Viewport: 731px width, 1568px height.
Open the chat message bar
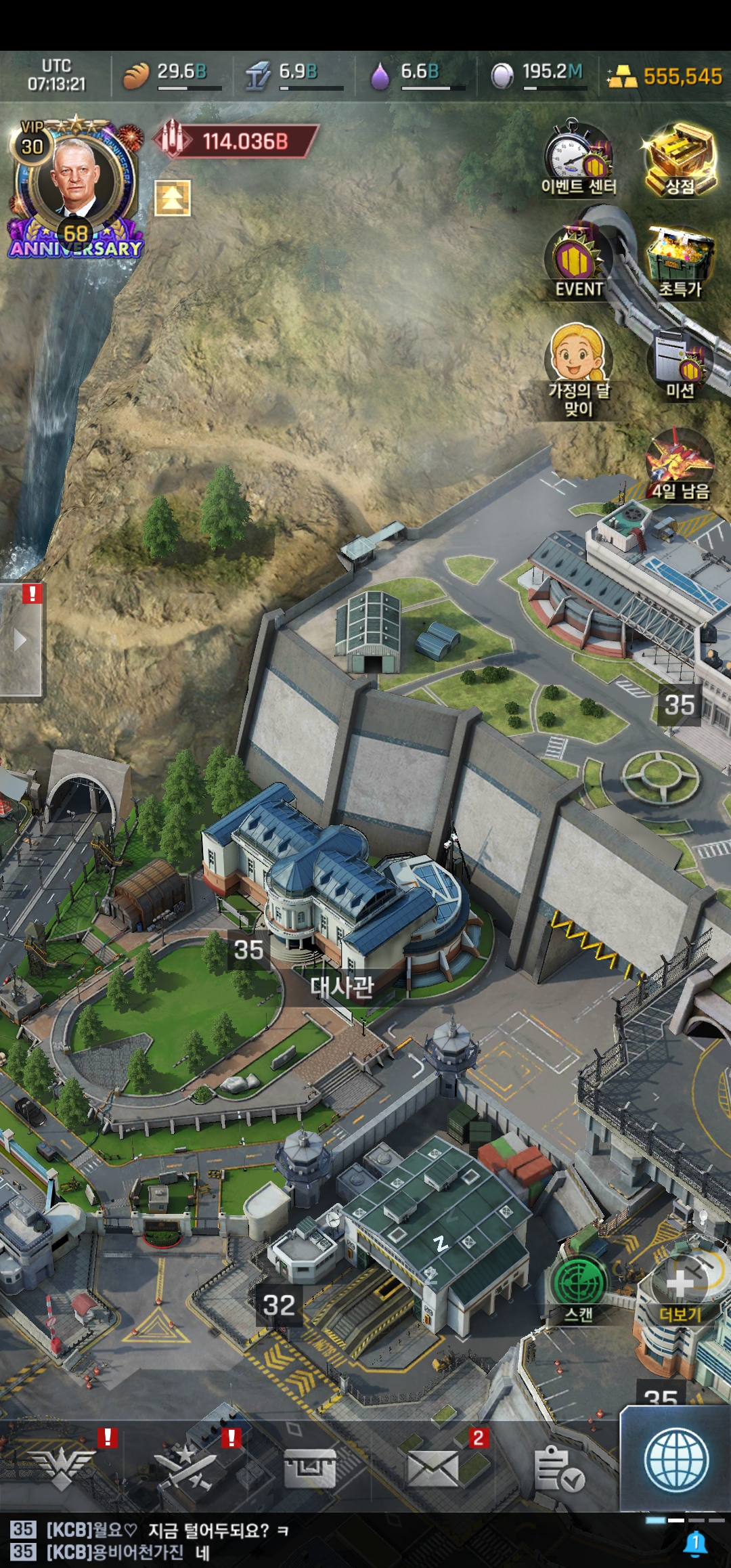[x=325, y=1541]
